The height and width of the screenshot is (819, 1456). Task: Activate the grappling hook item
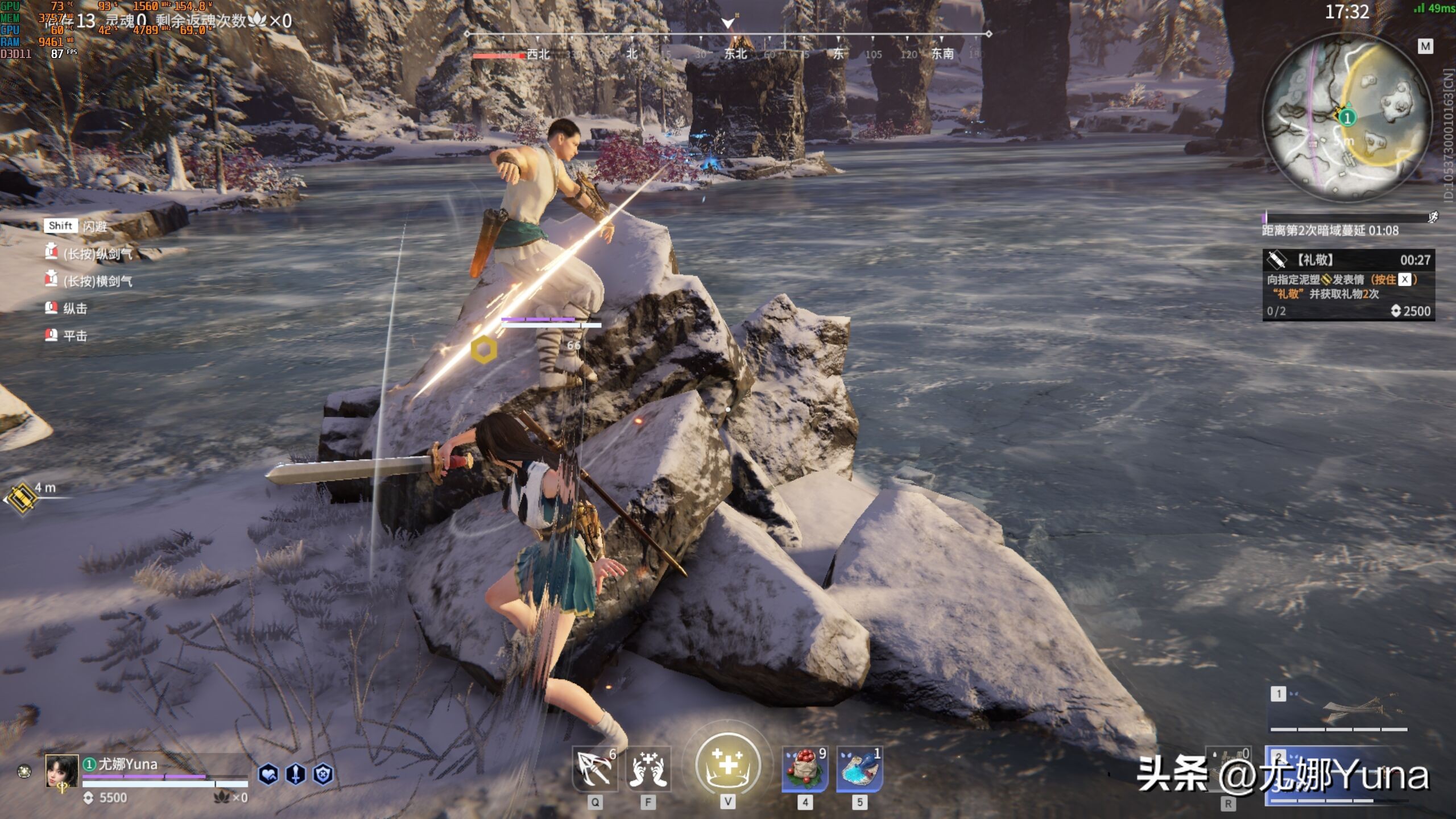pos(594,769)
